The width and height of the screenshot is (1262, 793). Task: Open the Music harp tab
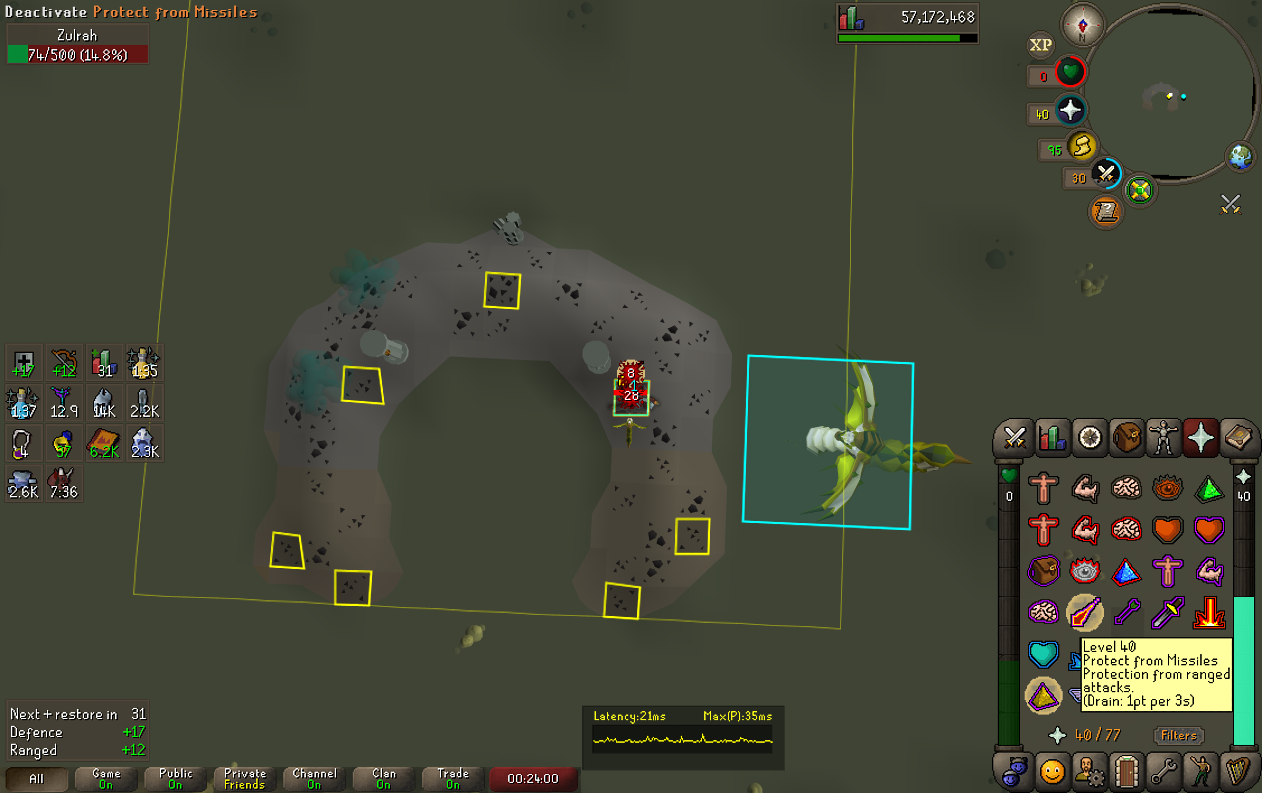pos(1238,771)
